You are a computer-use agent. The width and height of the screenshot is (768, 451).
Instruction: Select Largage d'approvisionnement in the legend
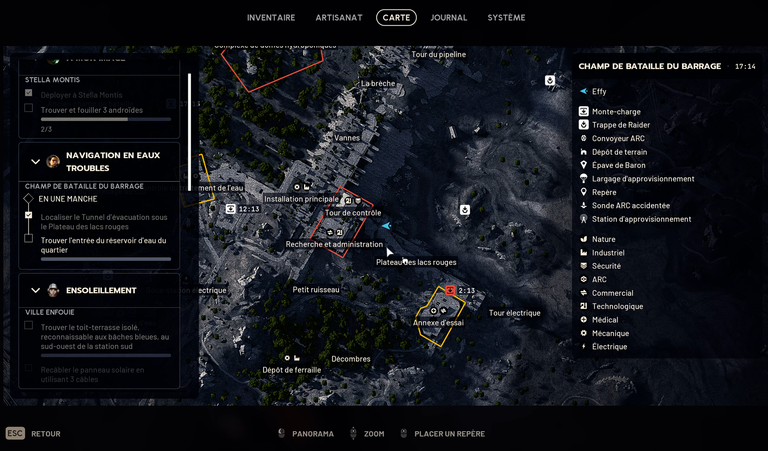(642, 179)
